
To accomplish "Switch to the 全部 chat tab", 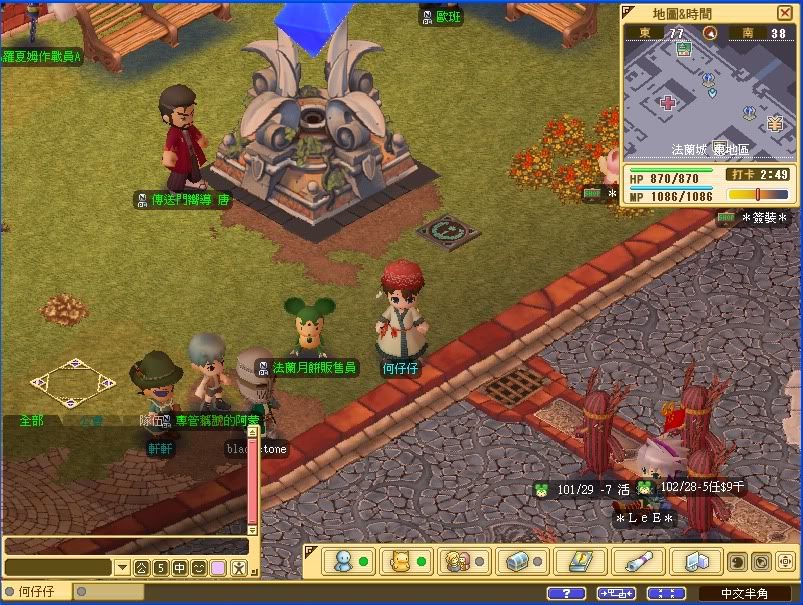I will (32, 421).
